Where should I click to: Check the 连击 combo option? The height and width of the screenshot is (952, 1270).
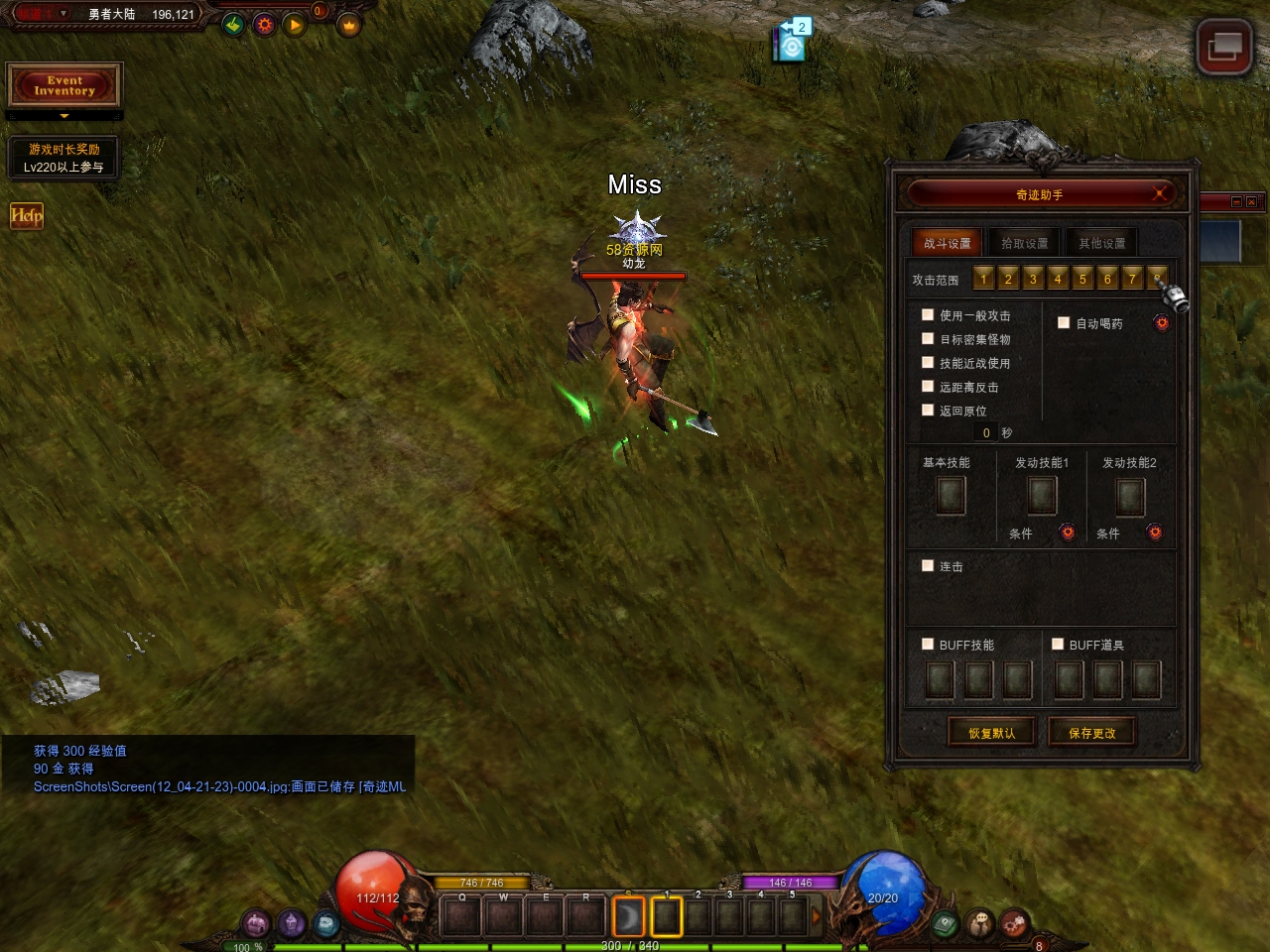(928, 566)
